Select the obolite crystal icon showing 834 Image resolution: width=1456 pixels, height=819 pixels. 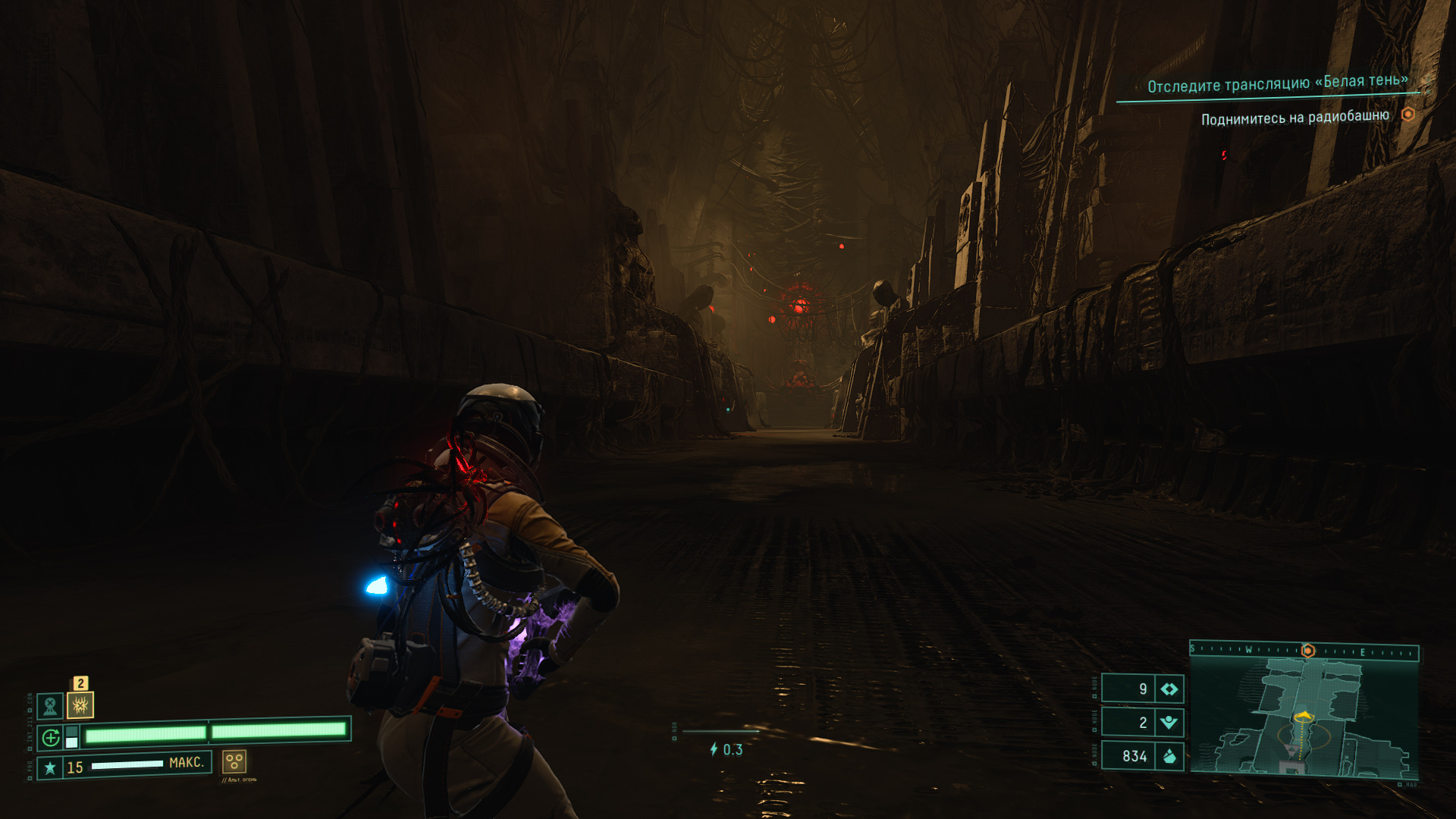pyautogui.click(x=1169, y=755)
